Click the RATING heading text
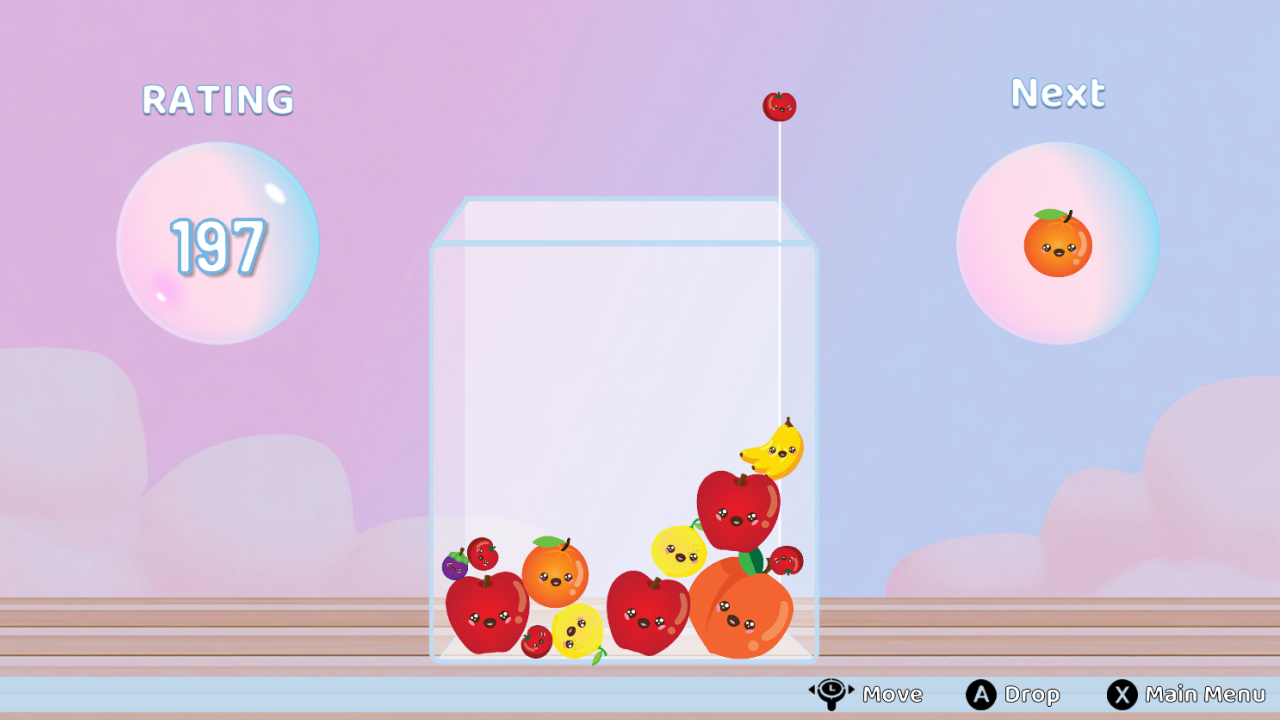 pyautogui.click(x=217, y=100)
